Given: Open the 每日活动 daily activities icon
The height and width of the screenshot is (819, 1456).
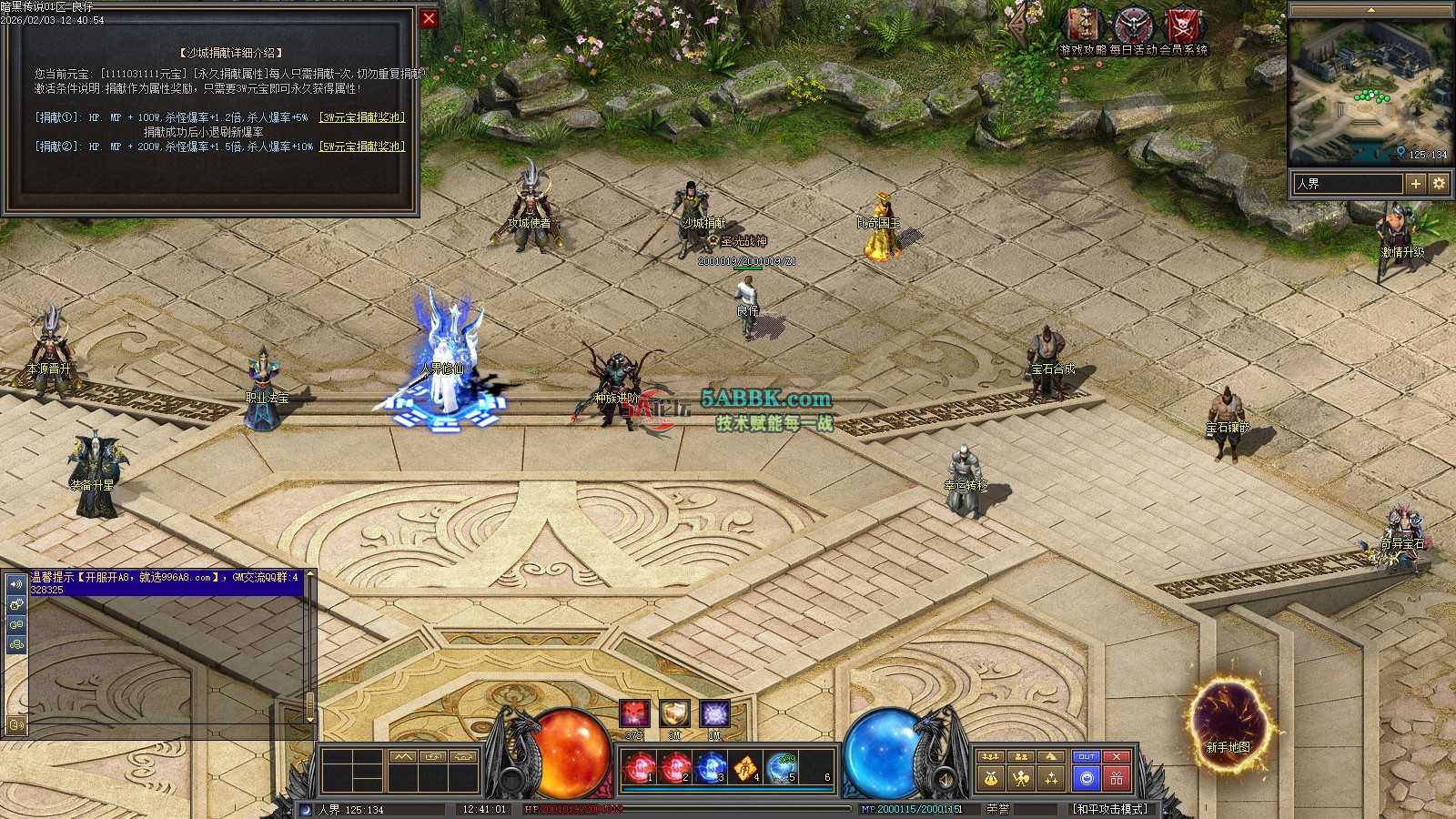Looking at the screenshot, I should pos(1134,27).
